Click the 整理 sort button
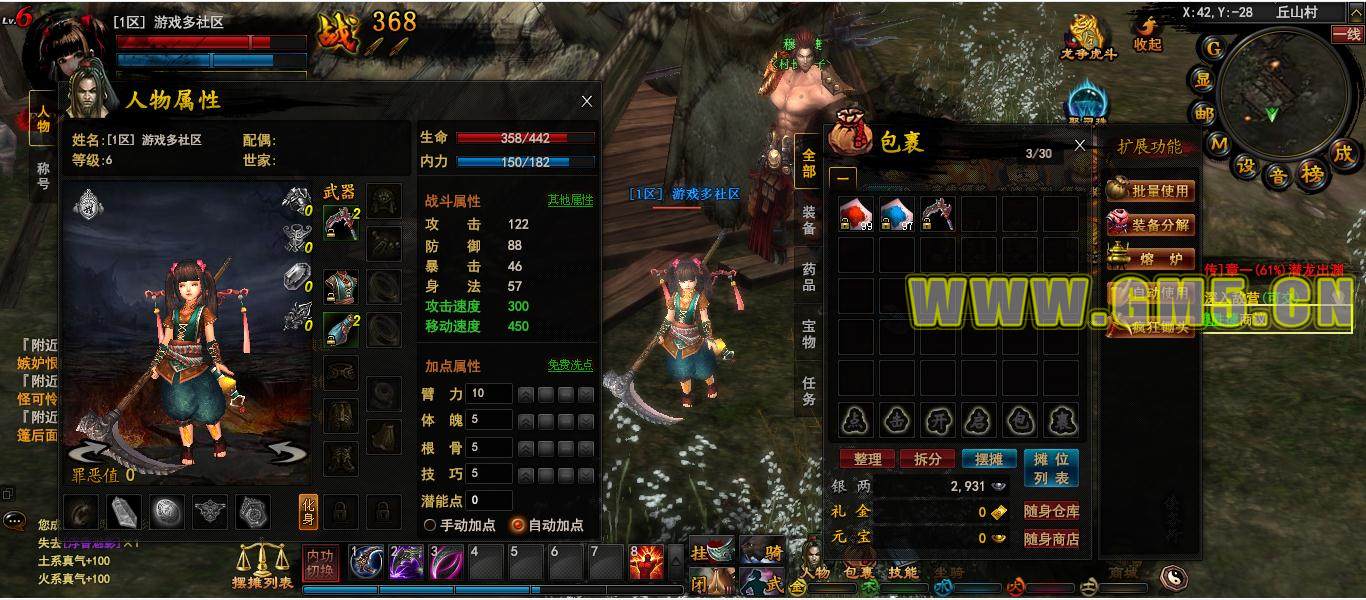The image size is (1366, 600). pos(867,459)
